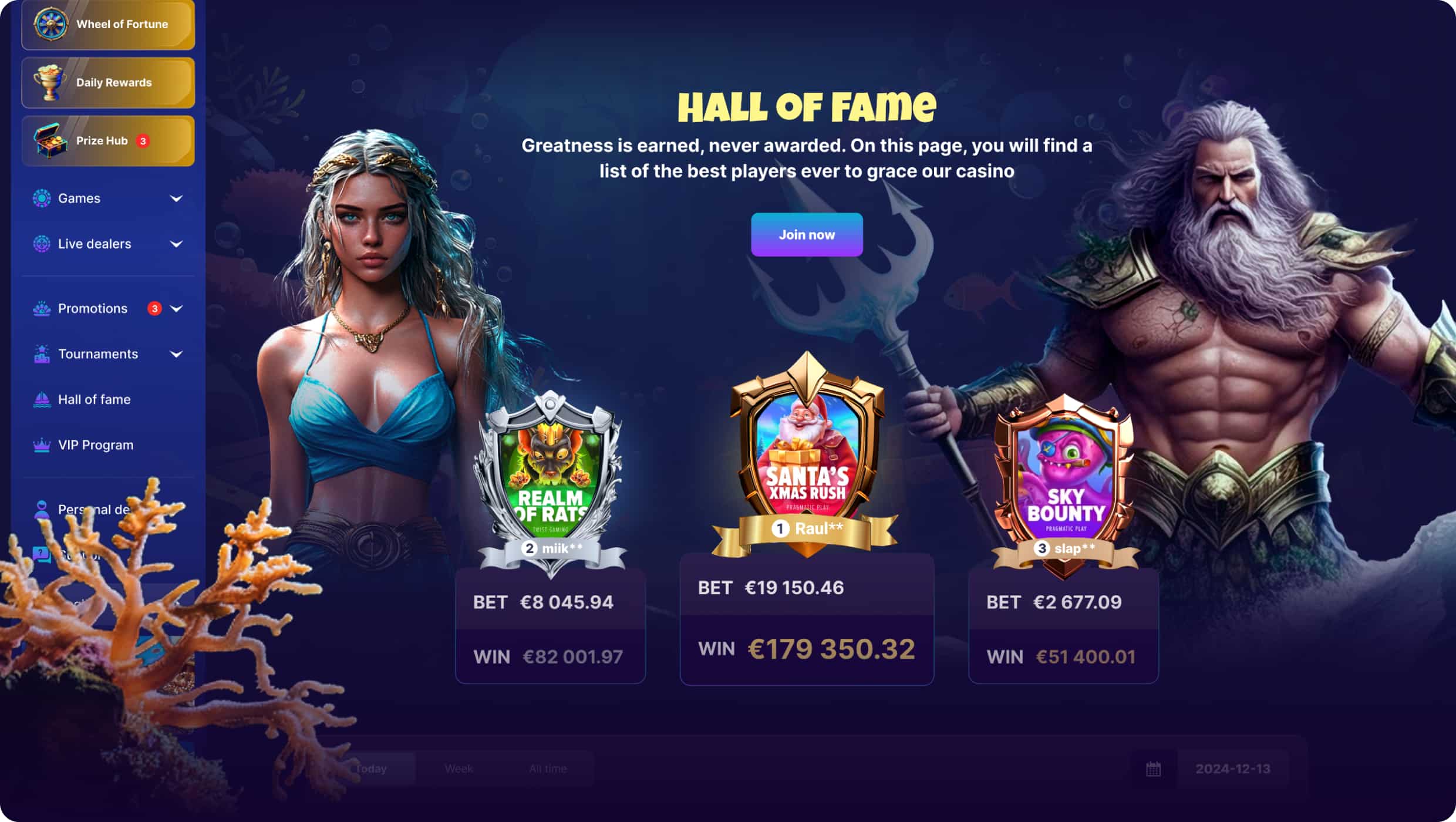Enable the All time filter
This screenshot has width=1456, height=822.
(548, 767)
